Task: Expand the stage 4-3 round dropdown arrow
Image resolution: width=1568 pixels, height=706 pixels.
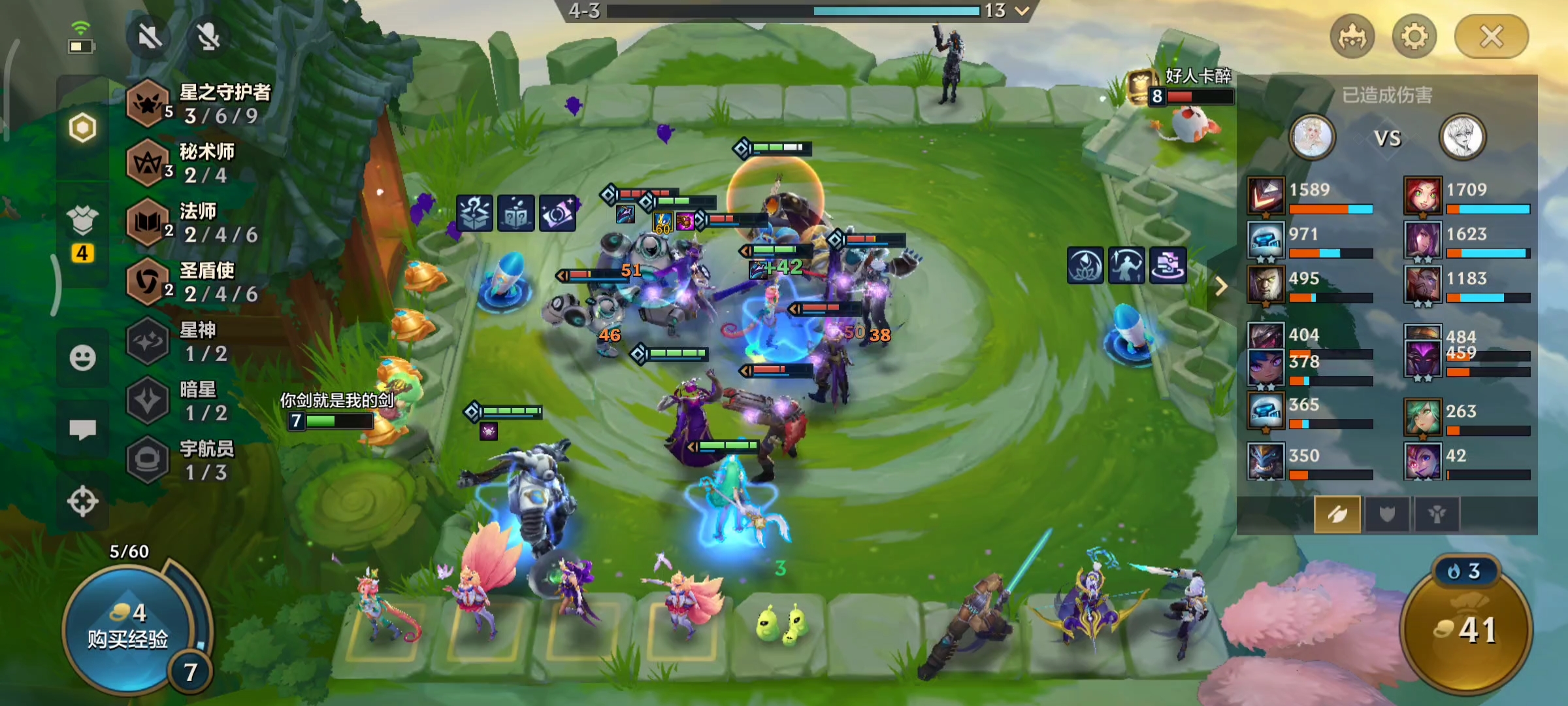Action: coord(1022,10)
